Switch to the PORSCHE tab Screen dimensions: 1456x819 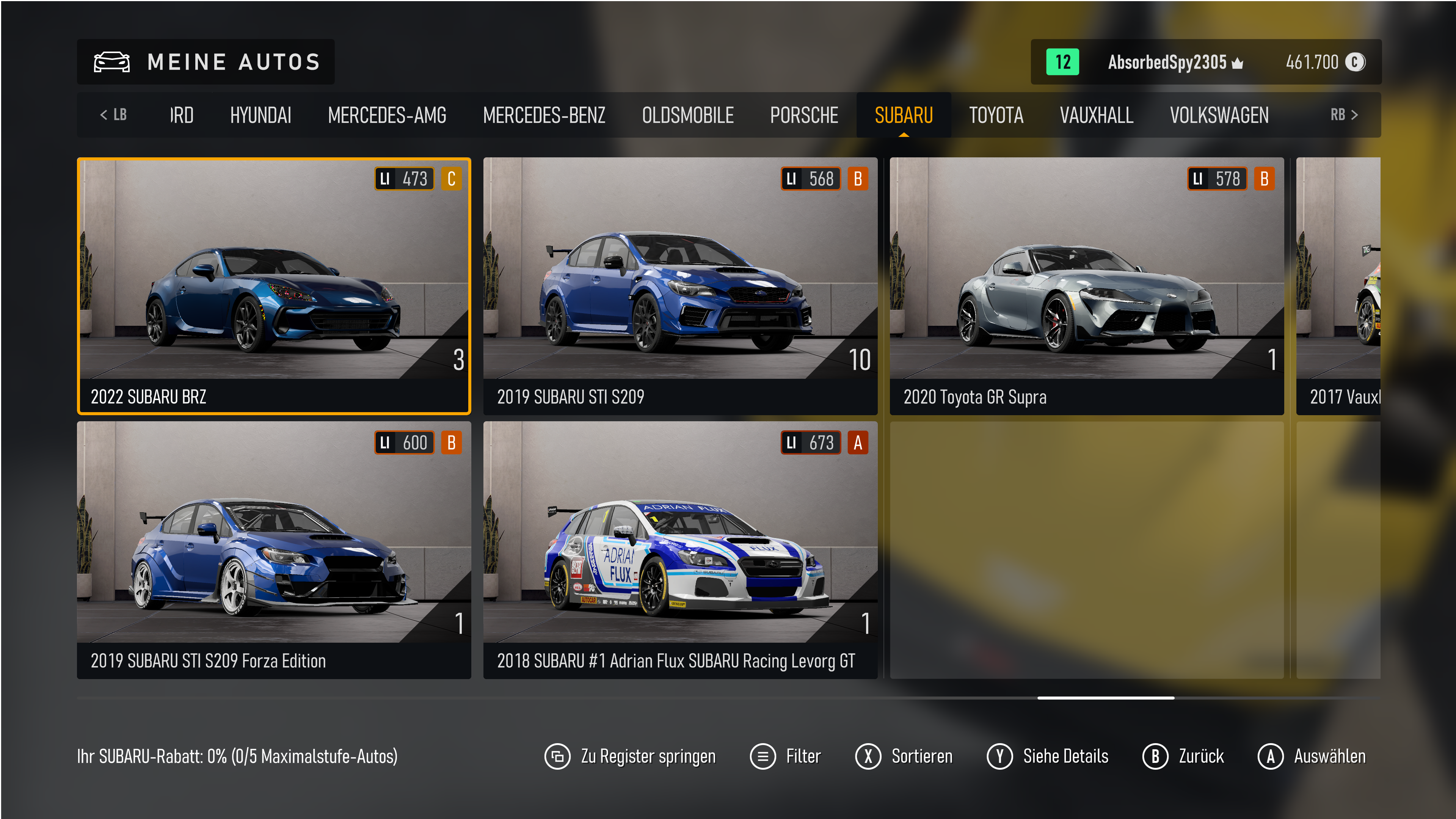coord(804,115)
